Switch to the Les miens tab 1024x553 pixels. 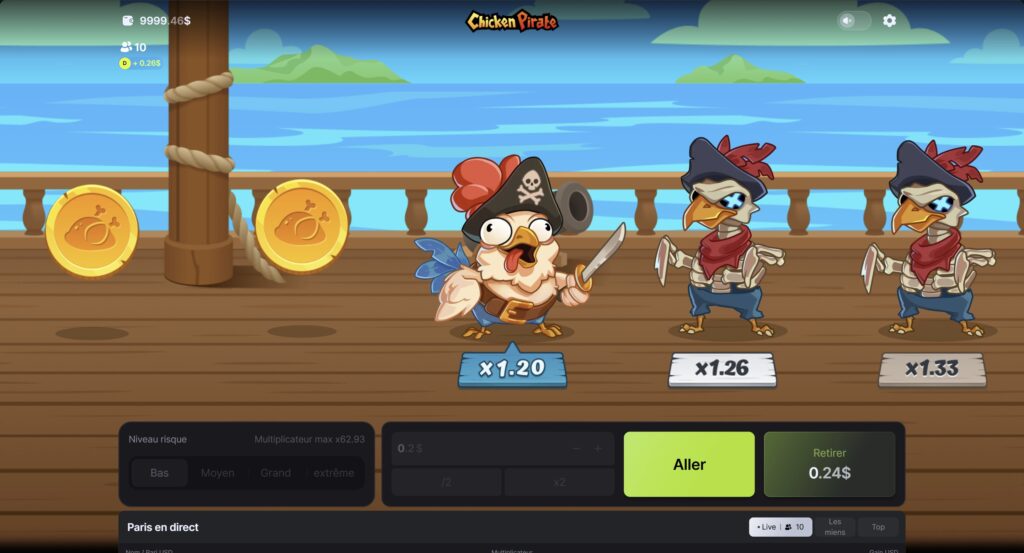click(x=835, y=527)
